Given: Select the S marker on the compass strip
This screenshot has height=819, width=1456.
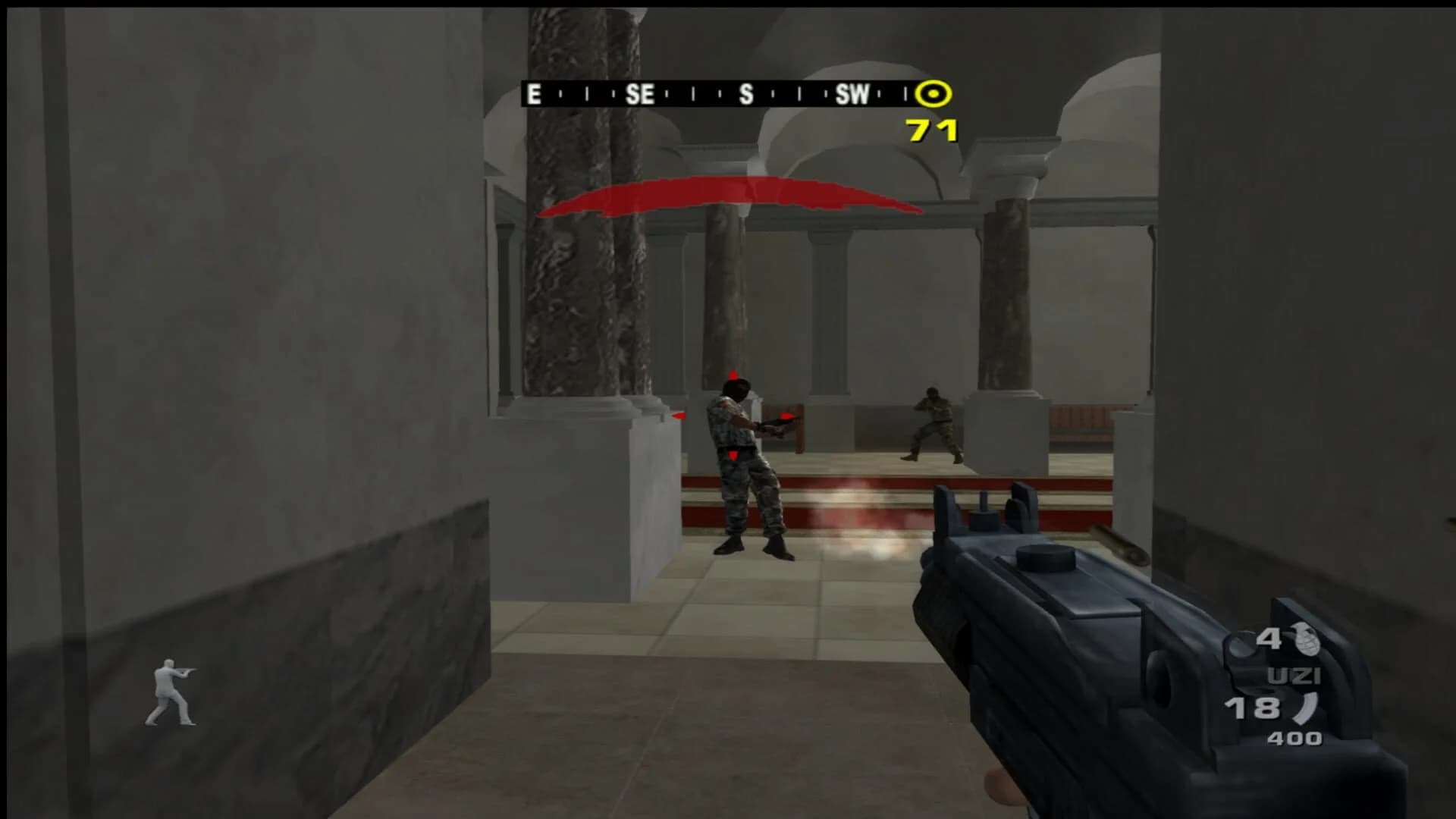Looking at the screenshot, I should [747, 94].
